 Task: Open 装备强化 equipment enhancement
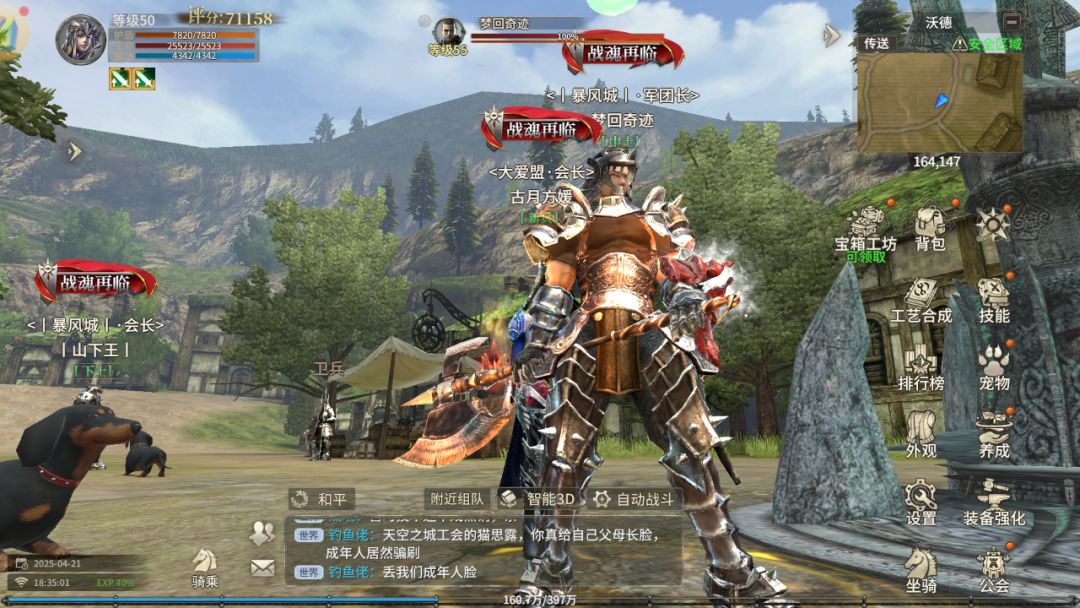pos(994,502)
